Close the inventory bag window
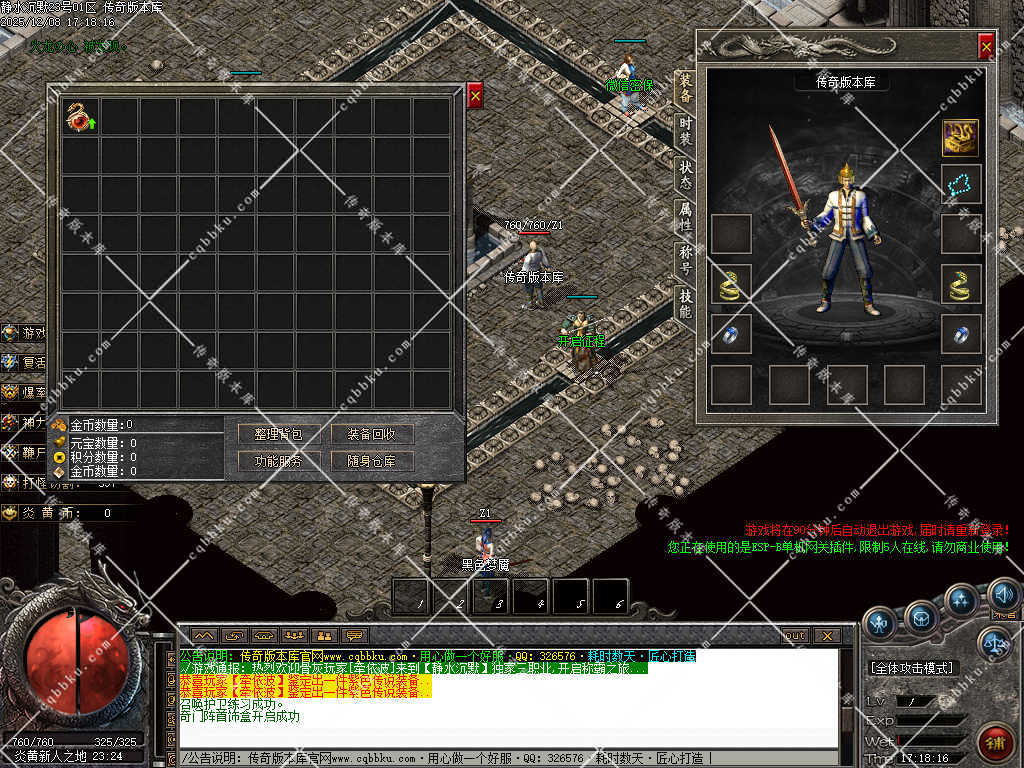 point(475,96)
